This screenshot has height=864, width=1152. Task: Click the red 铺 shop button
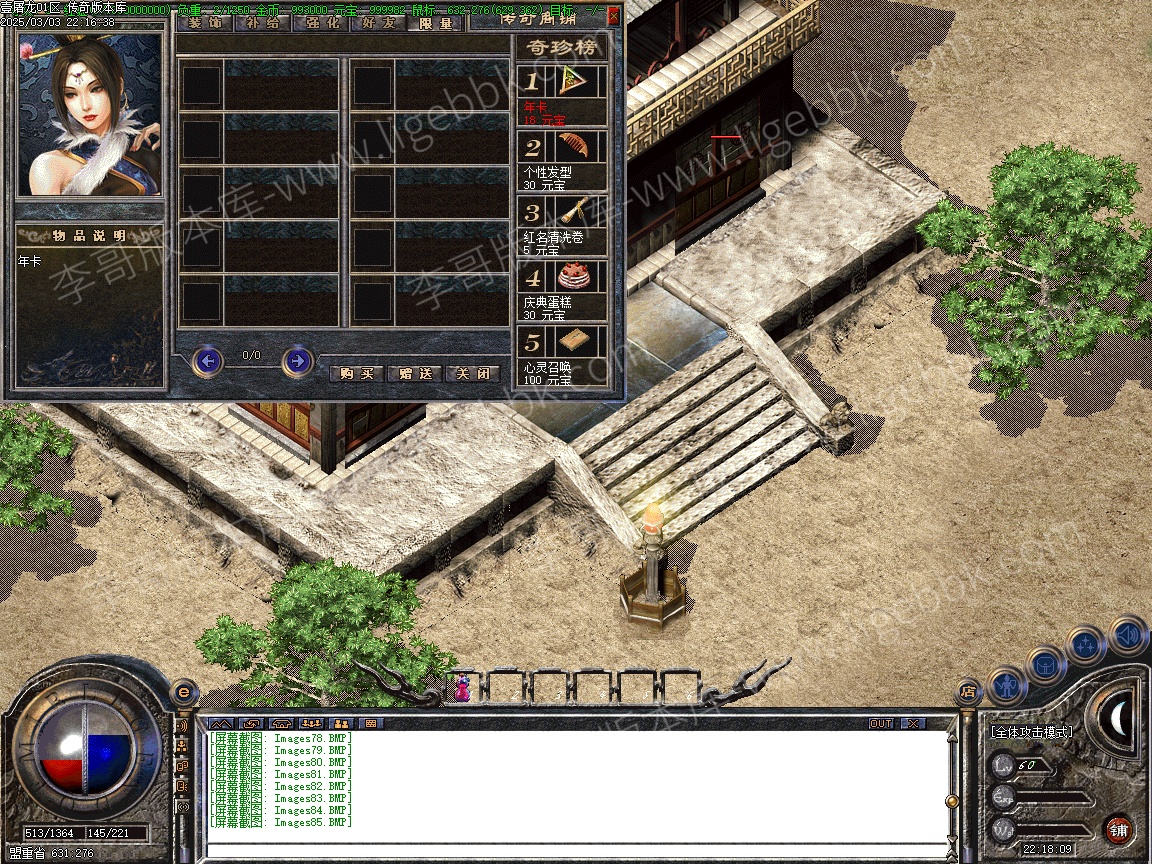pos(1118,830)
